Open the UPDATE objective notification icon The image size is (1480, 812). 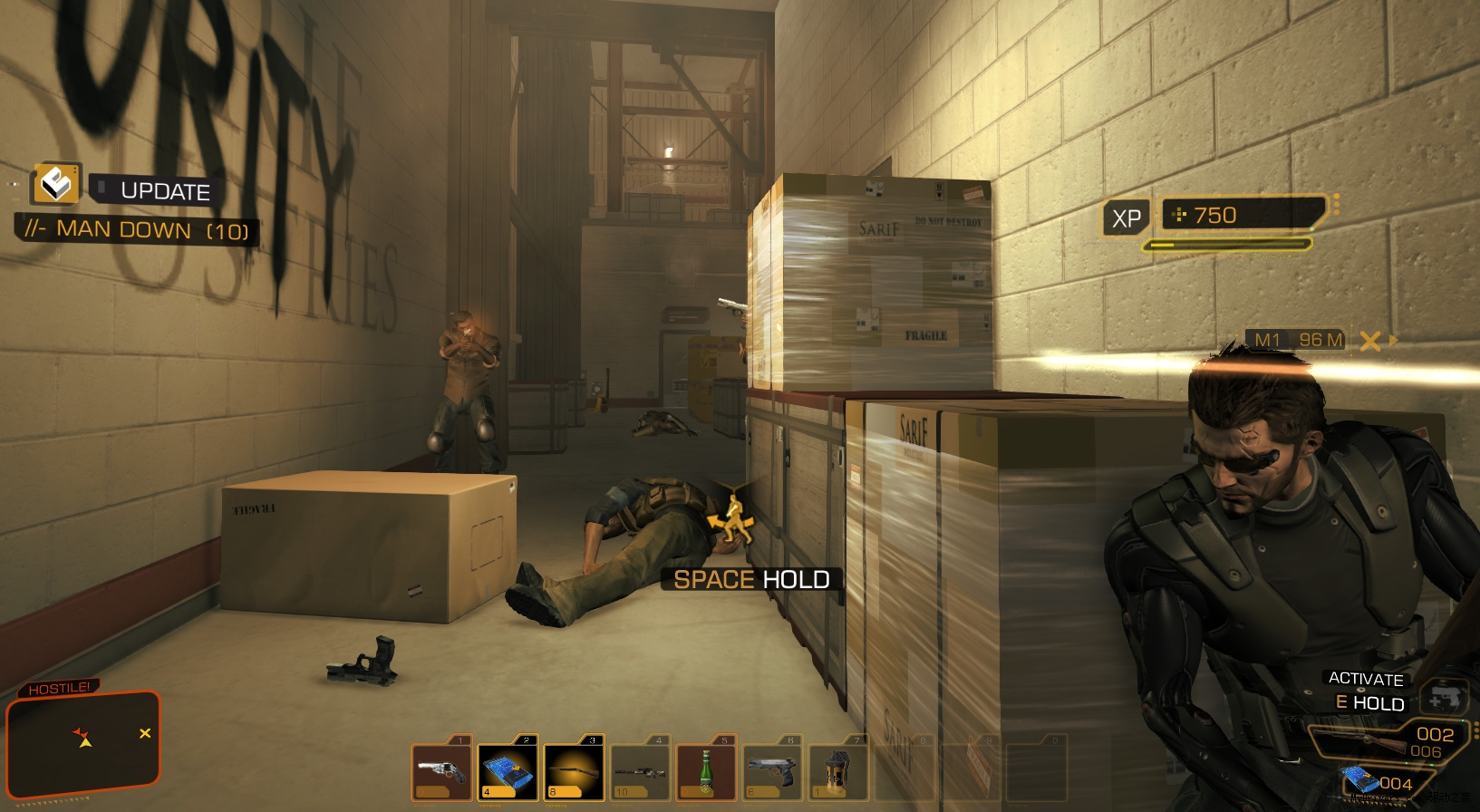[x=56, y=184]
